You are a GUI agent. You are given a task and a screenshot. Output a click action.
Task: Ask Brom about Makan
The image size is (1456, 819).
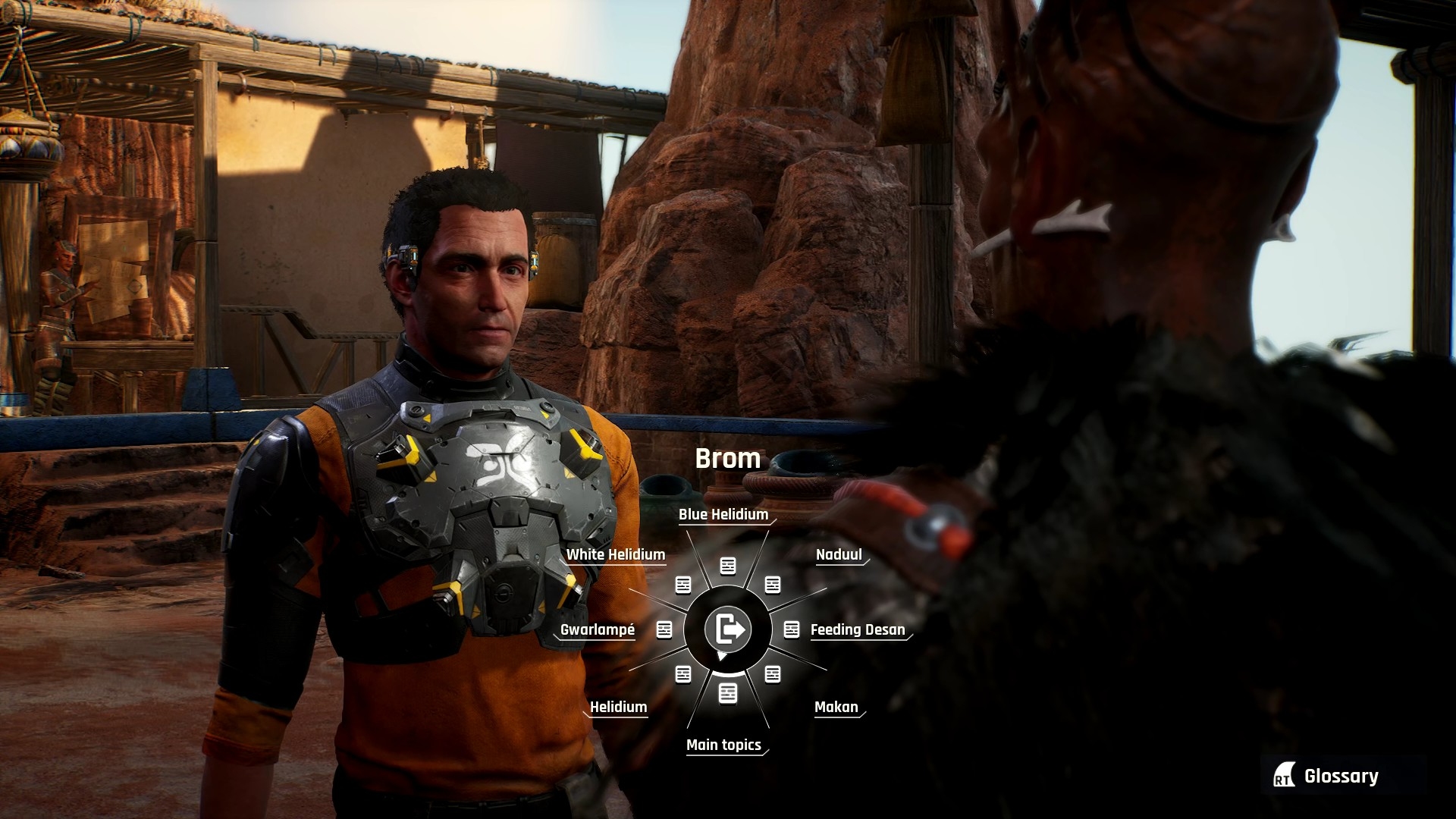[836, 708]
